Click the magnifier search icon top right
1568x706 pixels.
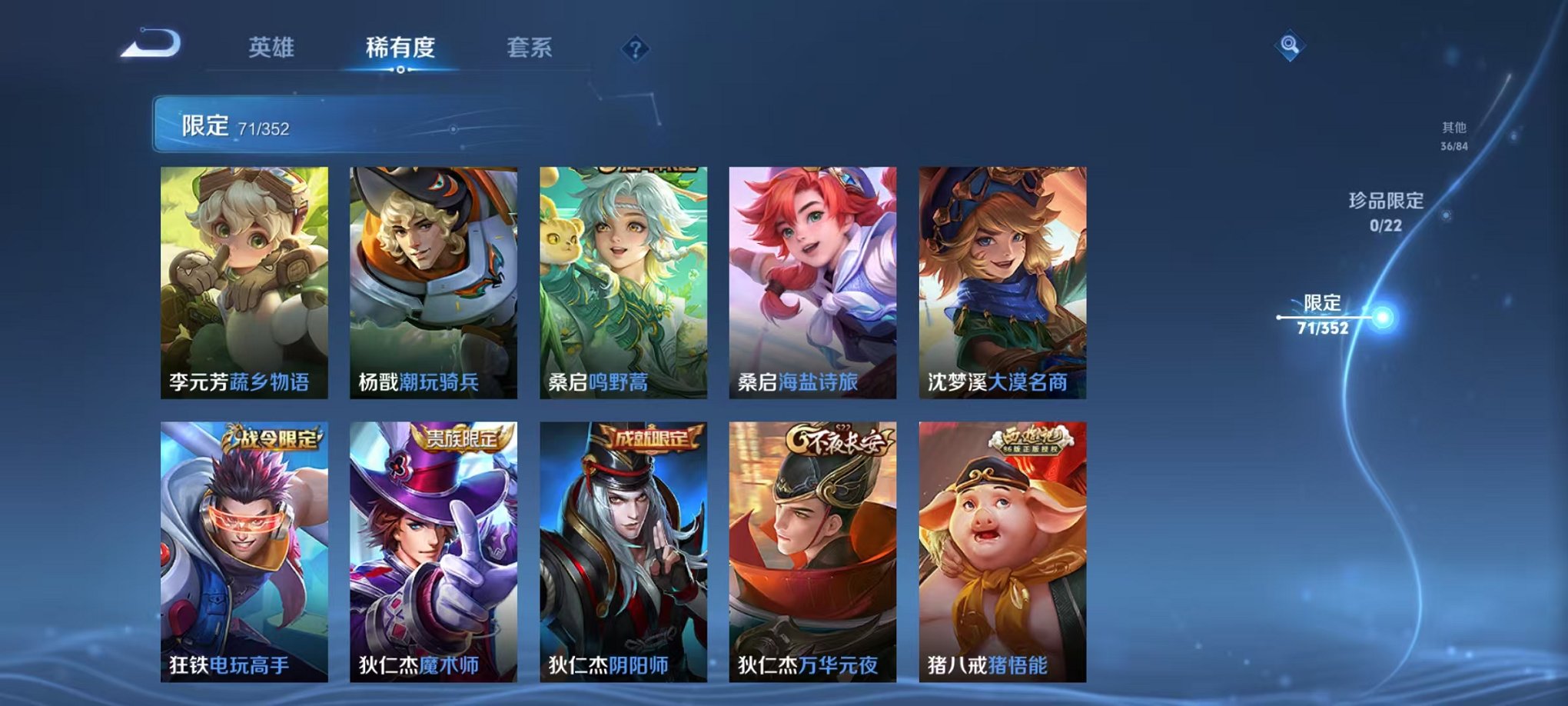pyautogui.click(x=1291, y=45)
